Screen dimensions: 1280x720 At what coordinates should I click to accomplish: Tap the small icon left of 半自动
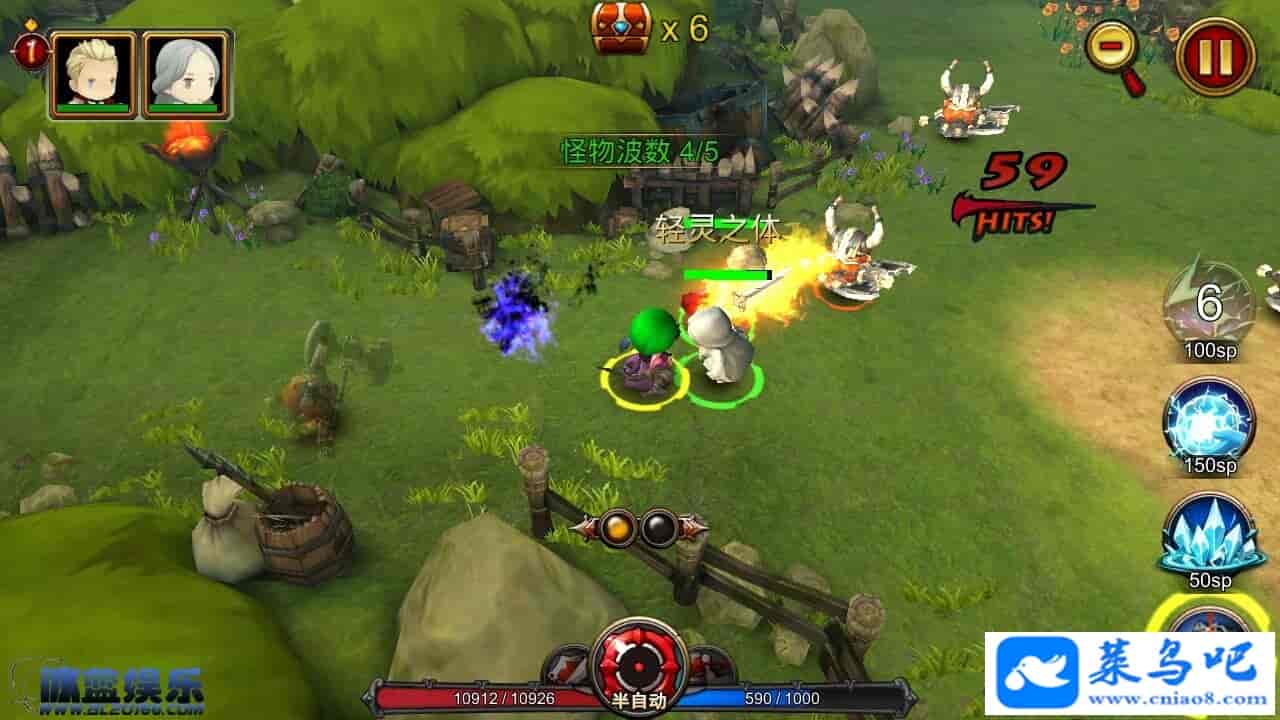point(567,666)
